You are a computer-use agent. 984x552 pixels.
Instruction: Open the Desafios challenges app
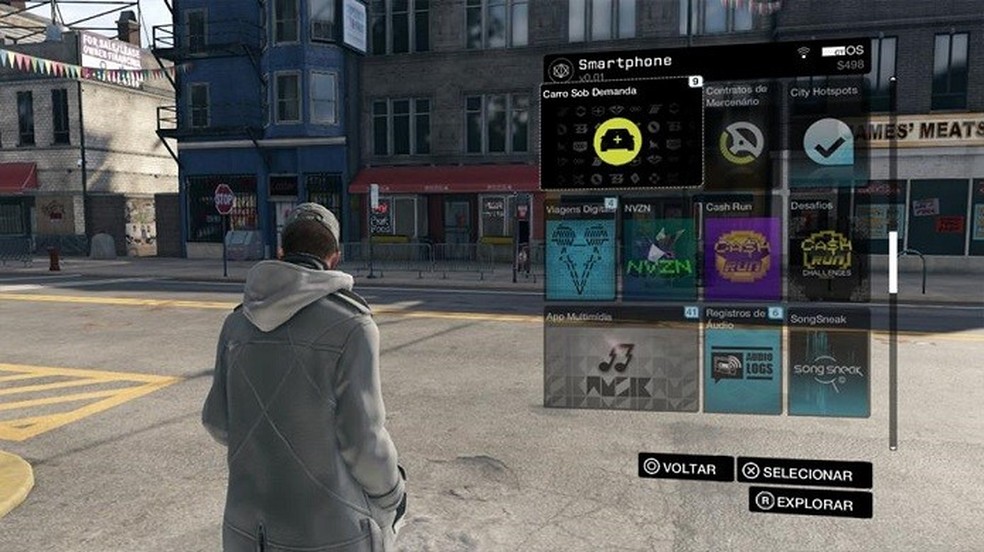click(x=827, y=257)
